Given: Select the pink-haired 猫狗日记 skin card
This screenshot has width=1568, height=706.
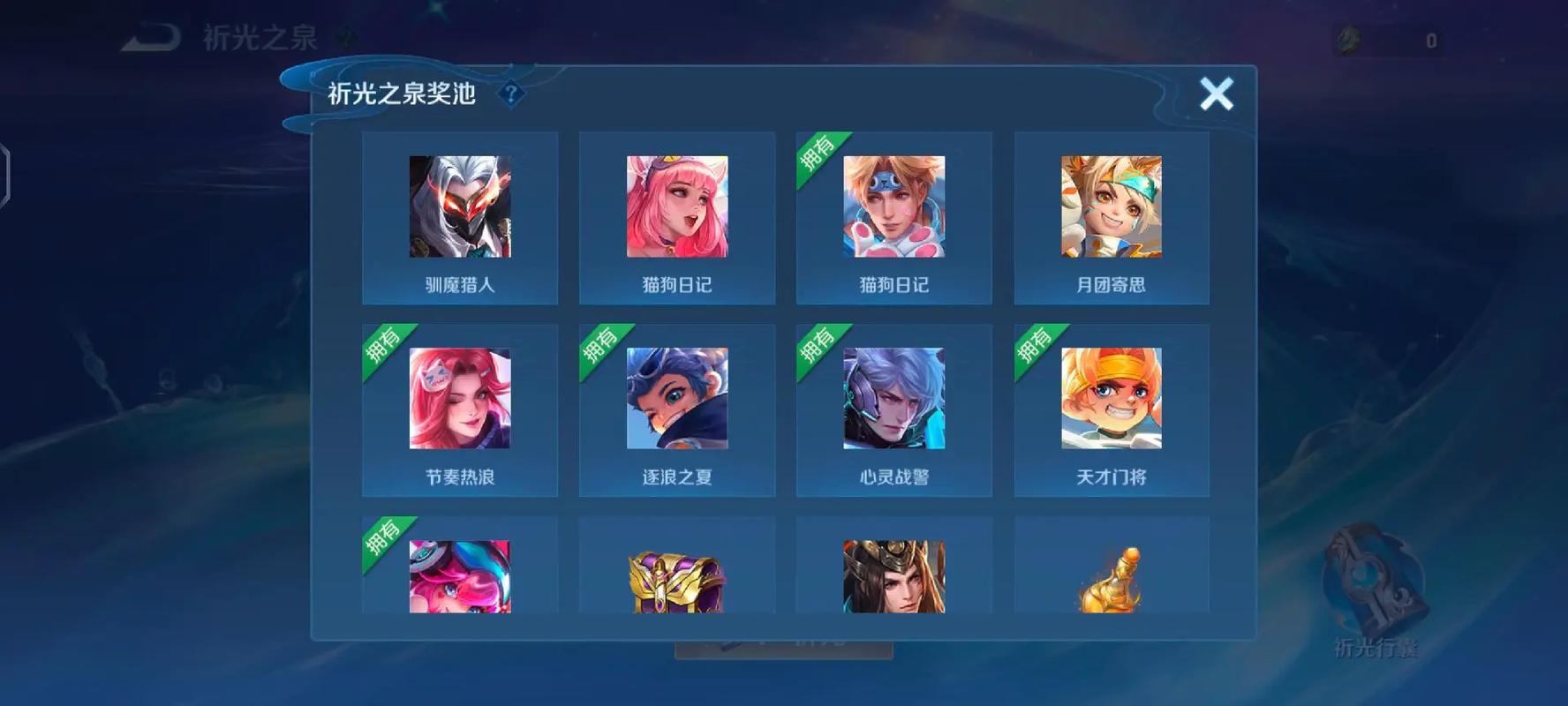Looking at the screenshot, I should [676, 216].
